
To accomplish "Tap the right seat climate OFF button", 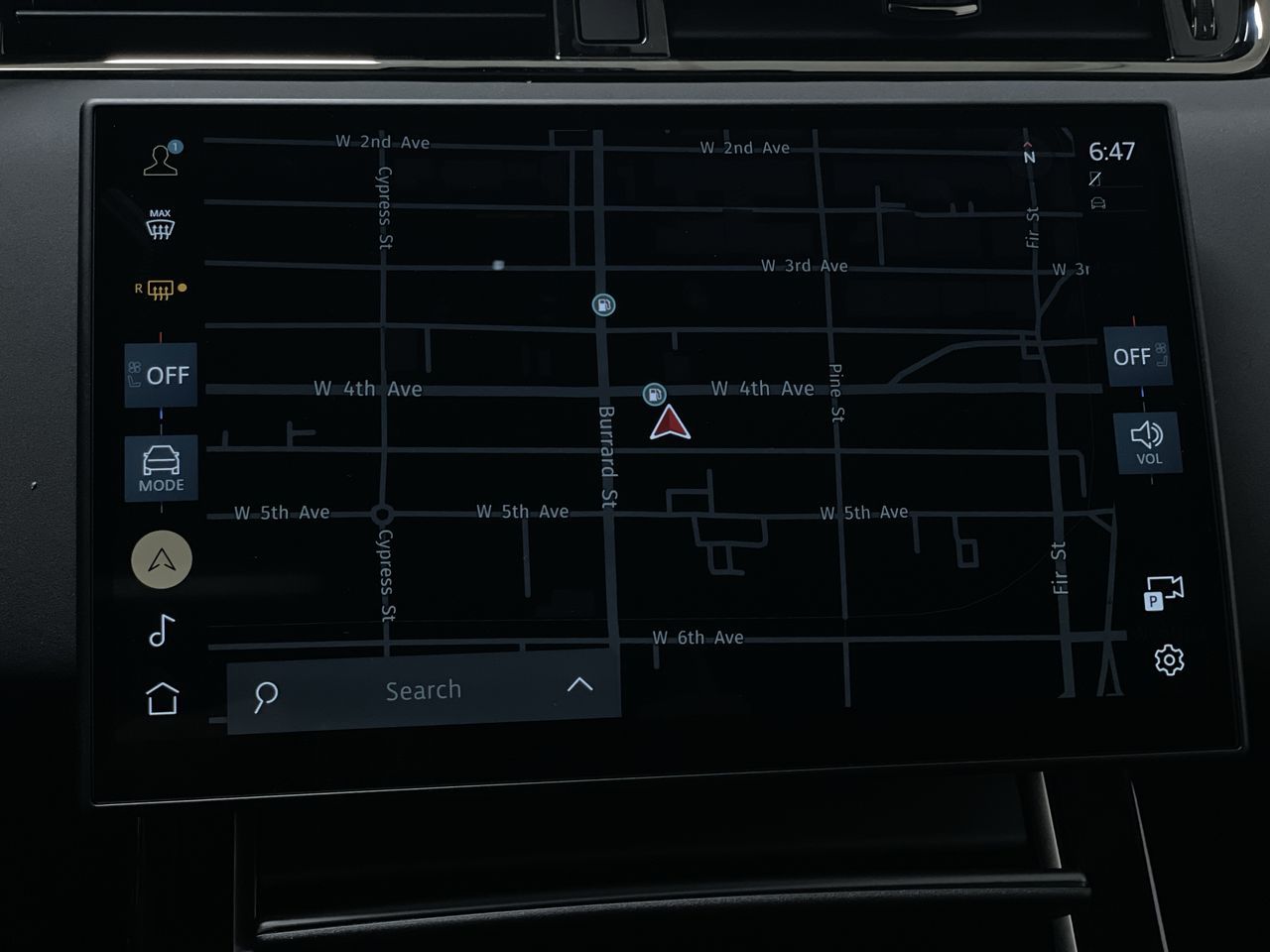I will (1137, 356).
